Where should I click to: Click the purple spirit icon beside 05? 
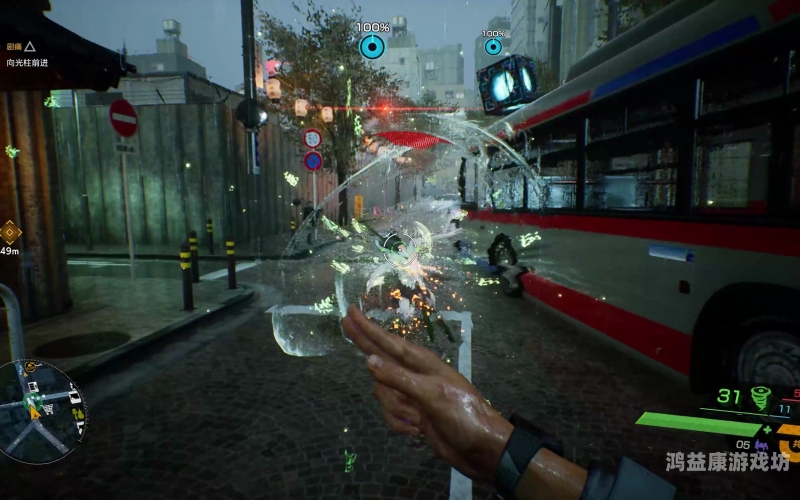tap(762, 444)
